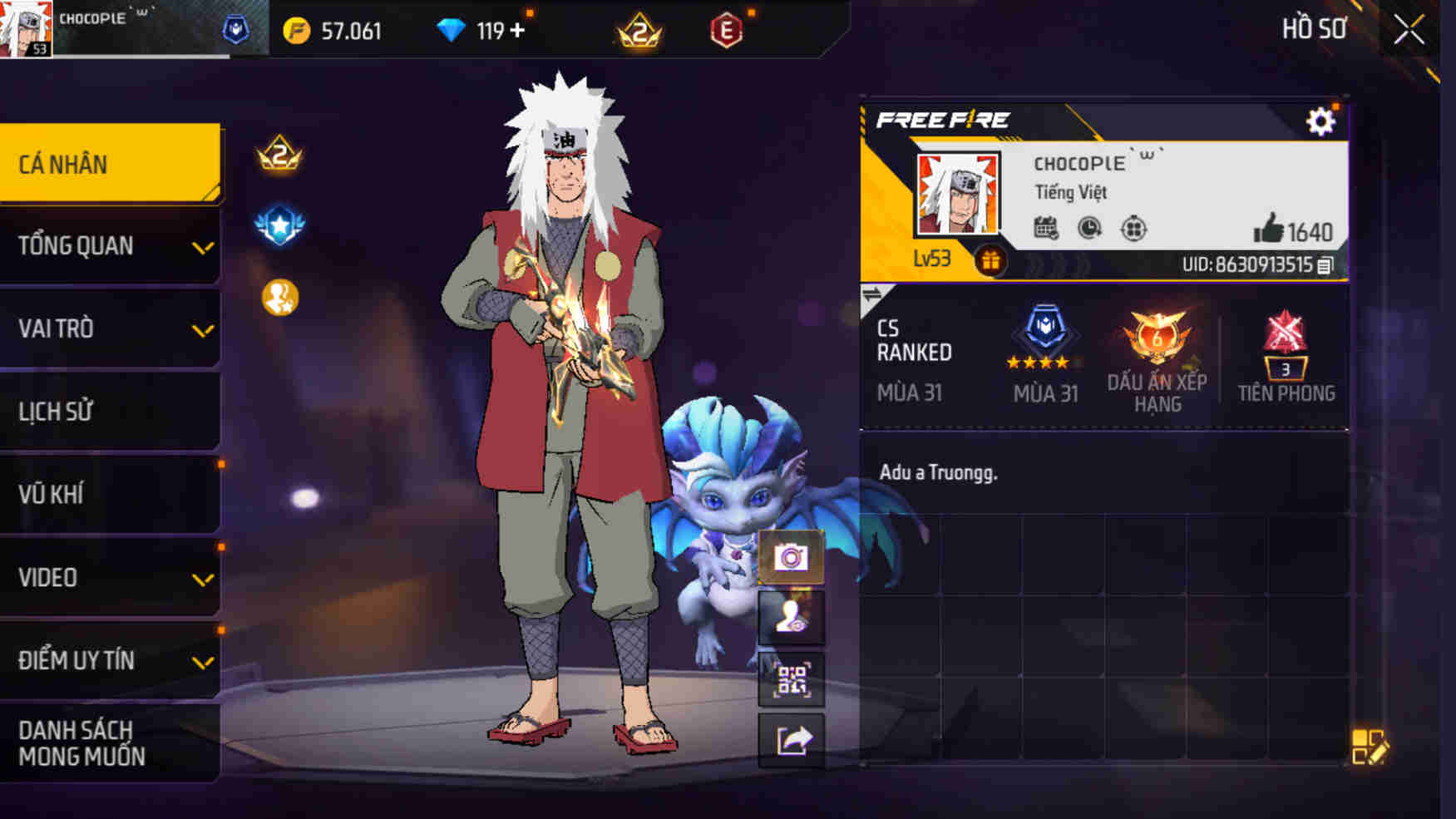Open the settings gear on the profile card
Viewport: 1456px width, 819px height.
point(1322,121)
